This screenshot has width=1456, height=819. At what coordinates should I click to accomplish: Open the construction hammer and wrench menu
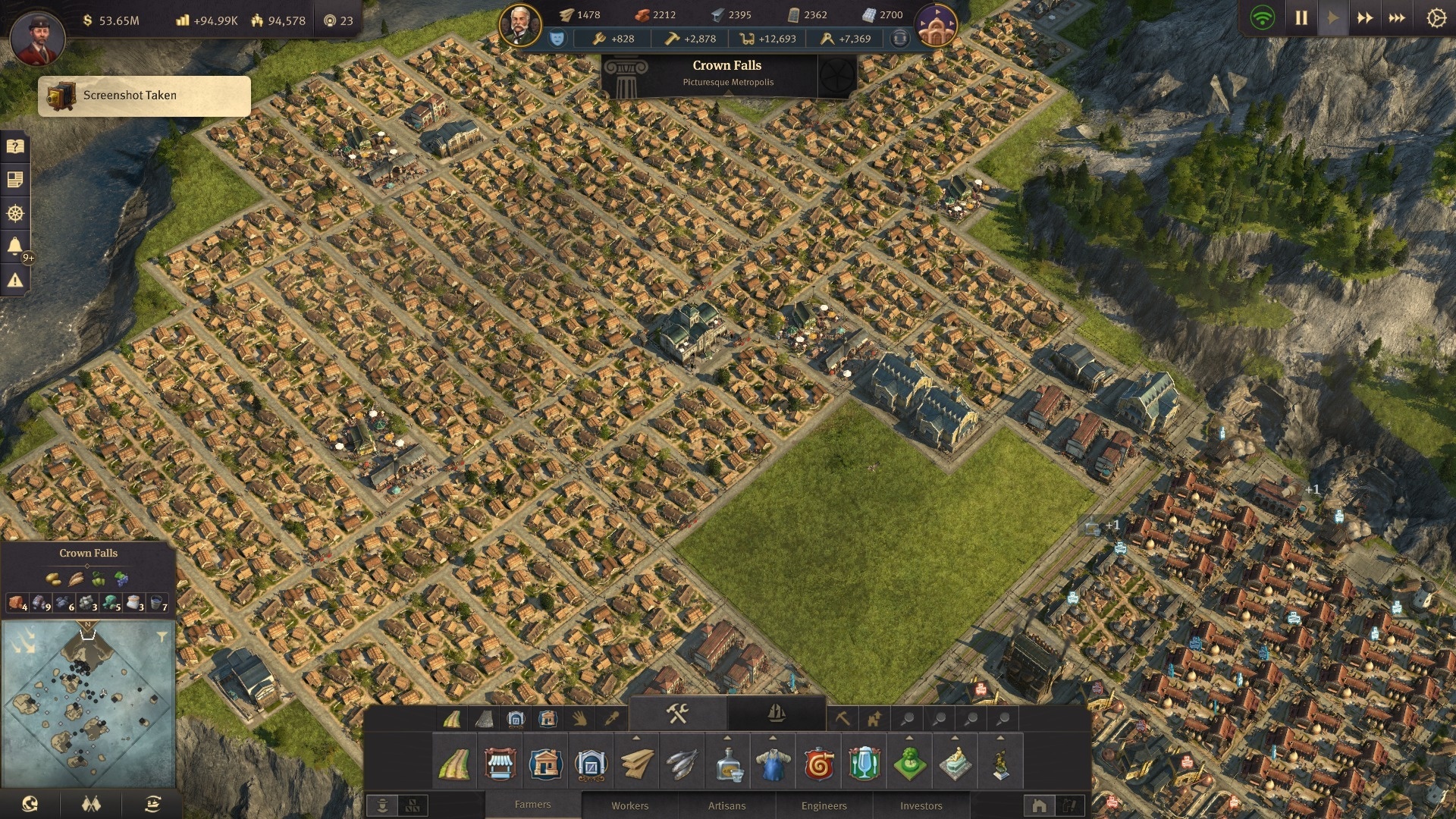click(x=677, y=714)
